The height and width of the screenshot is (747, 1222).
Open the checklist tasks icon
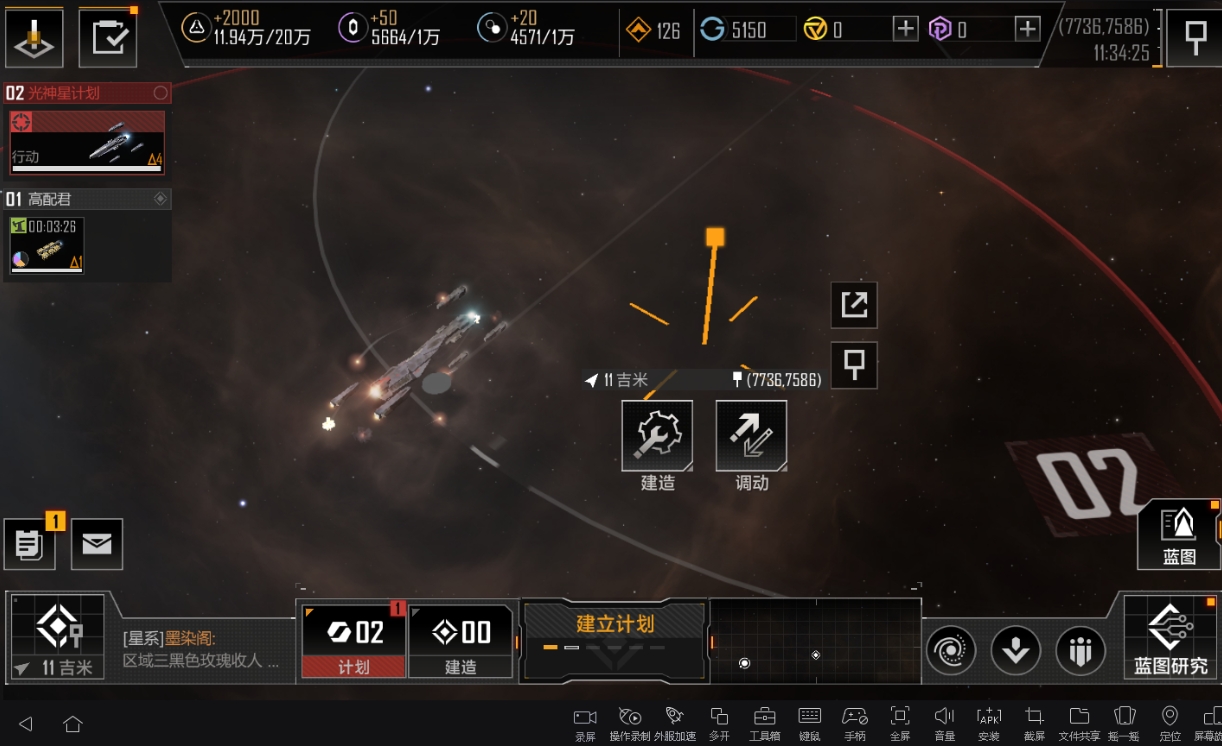pos(107,37)
